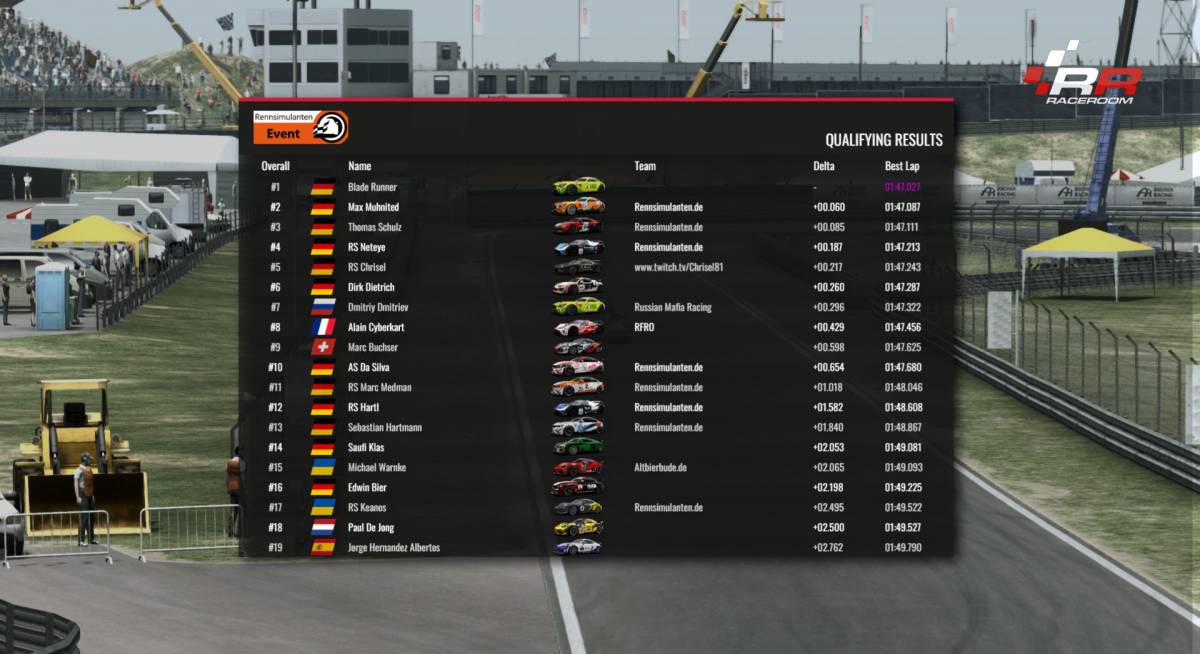Choose the AS Da Silva row
The image size is (1200, 654).
pos(370,367)
